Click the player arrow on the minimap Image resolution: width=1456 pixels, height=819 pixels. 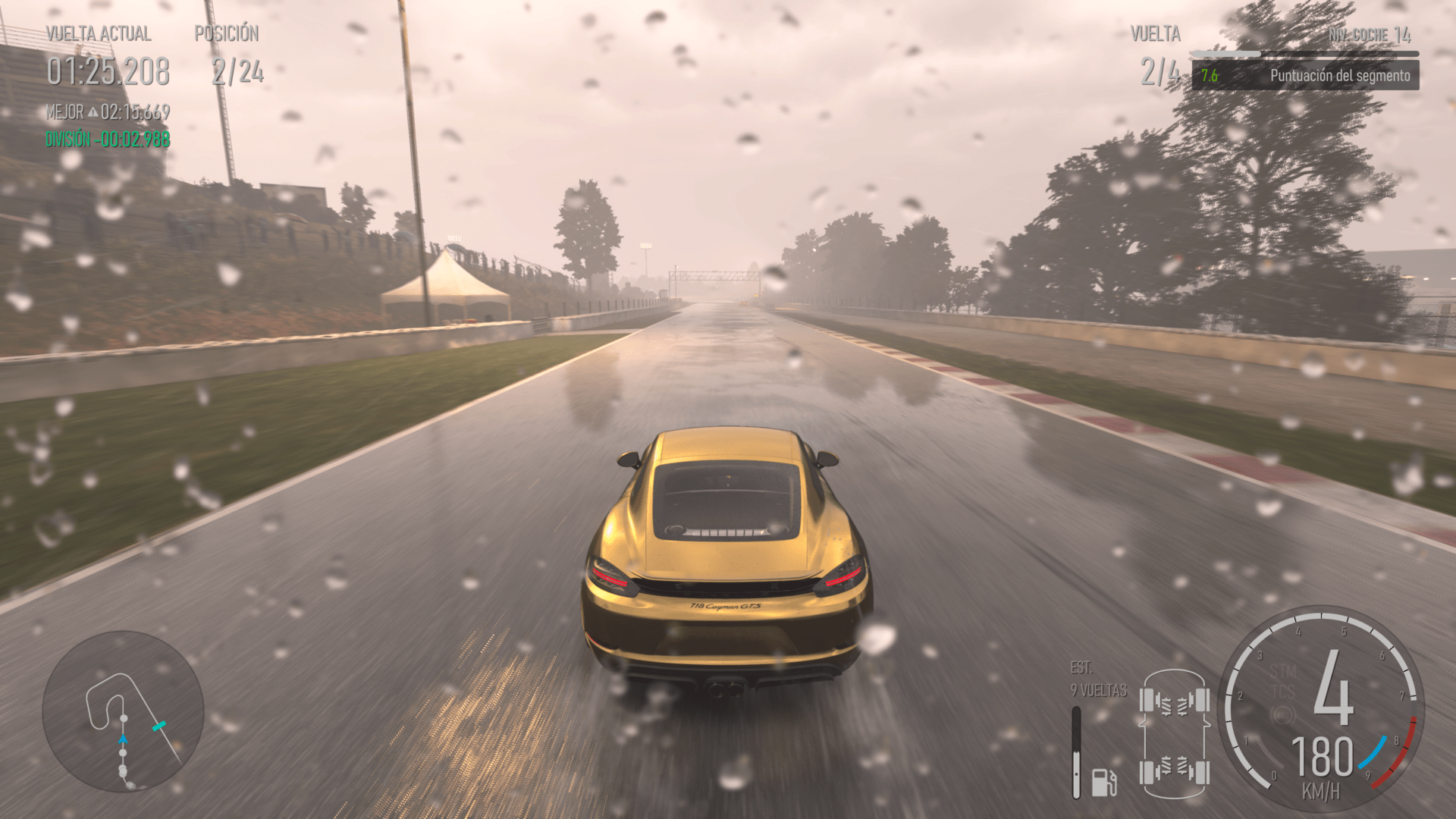(x=123, y=739)
